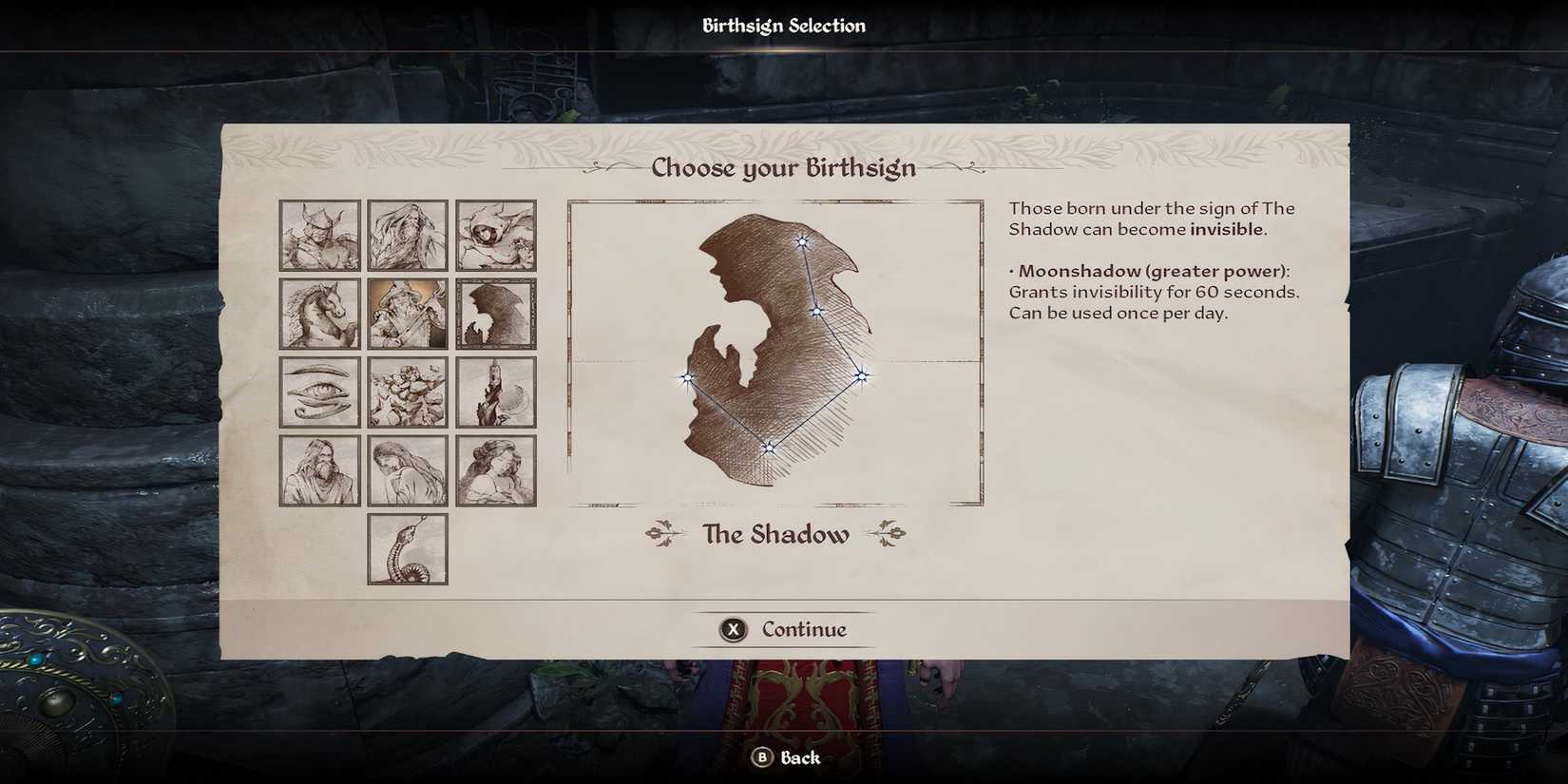
Task: Select the coiled snake Serpent birthsign icon
Action: [407, 549]
